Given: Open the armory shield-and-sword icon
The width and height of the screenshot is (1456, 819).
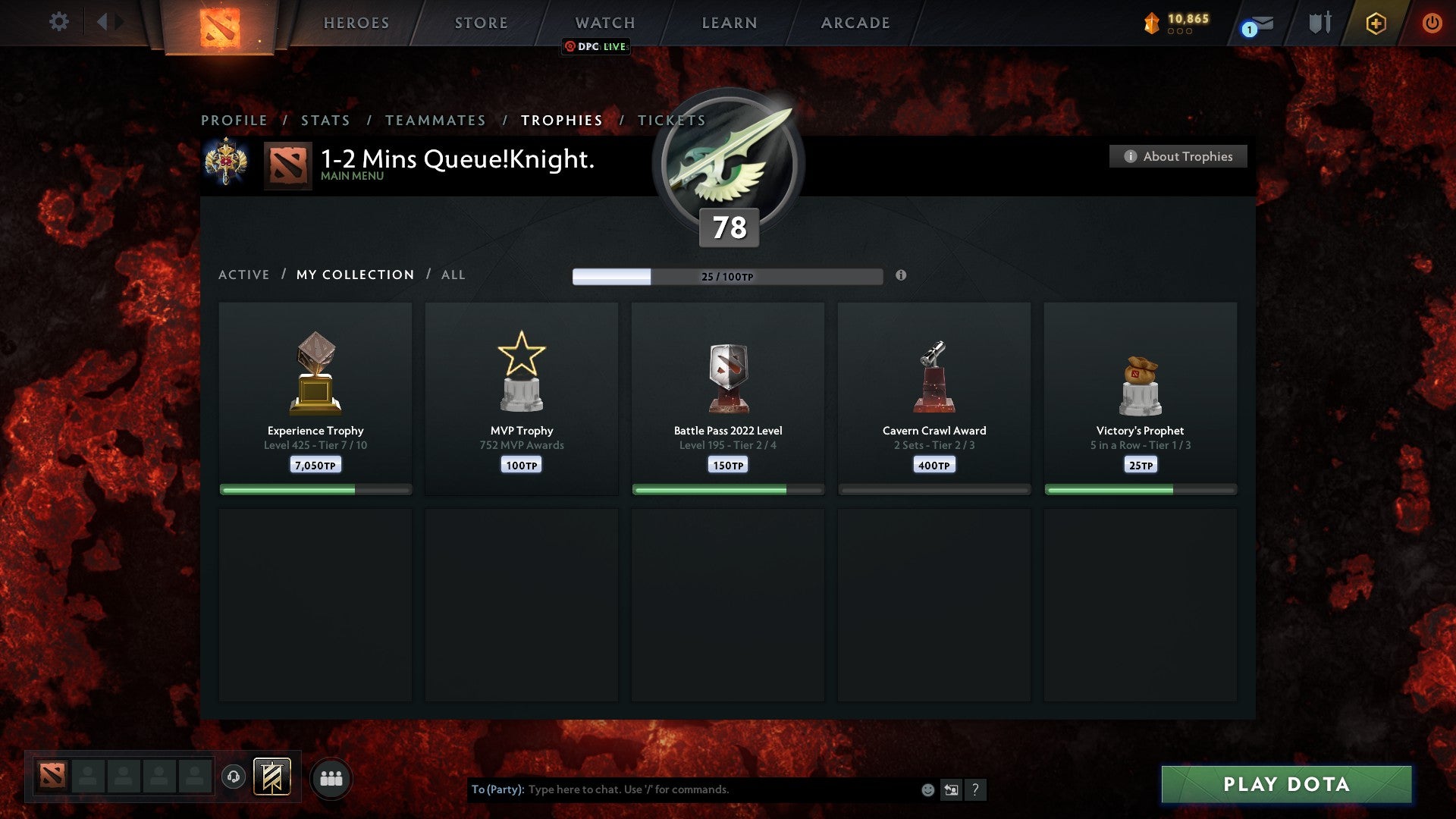Looking at the screenshot, I should click(1319, 23).
